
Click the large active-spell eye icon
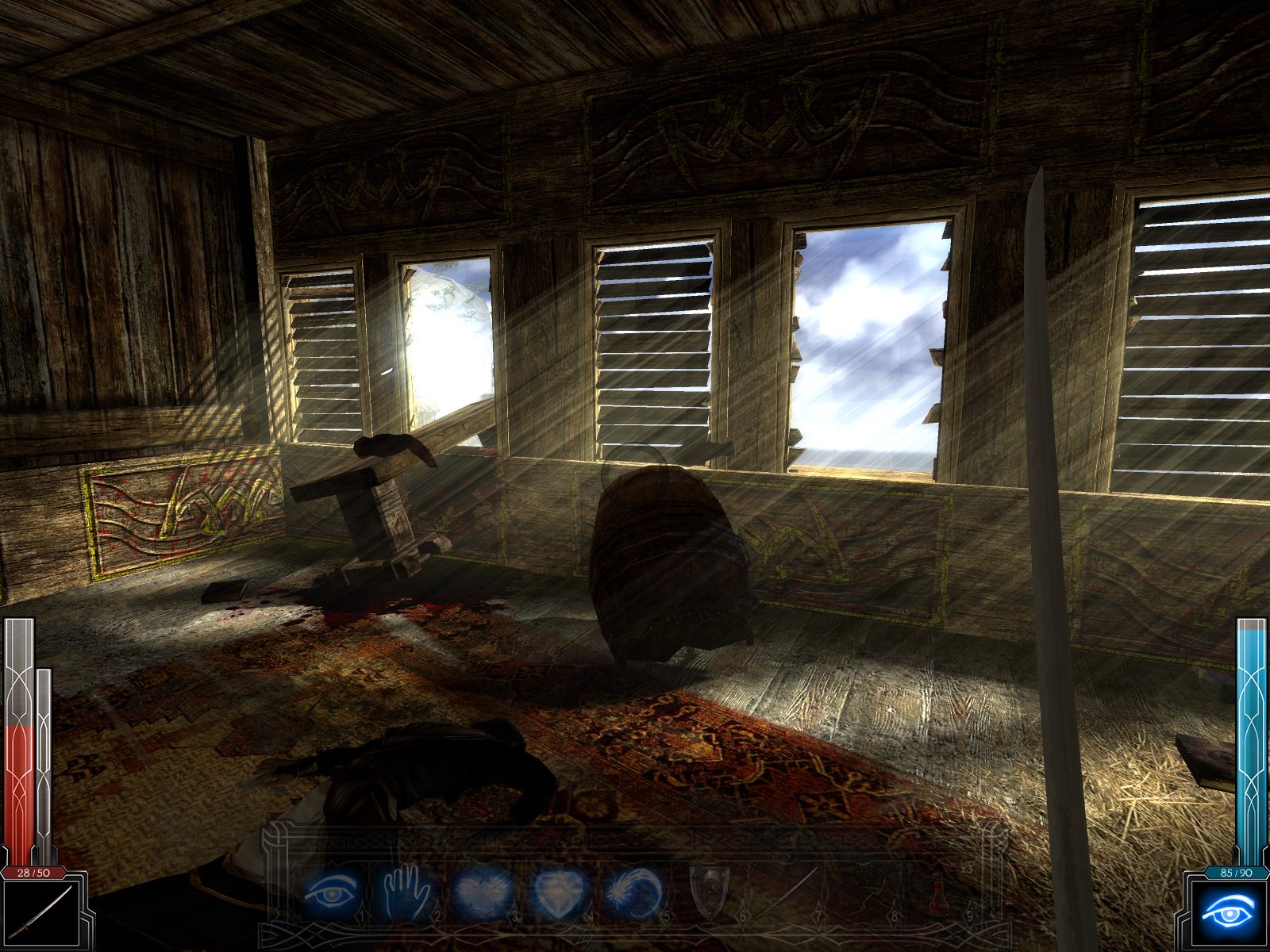point(1228,912)
